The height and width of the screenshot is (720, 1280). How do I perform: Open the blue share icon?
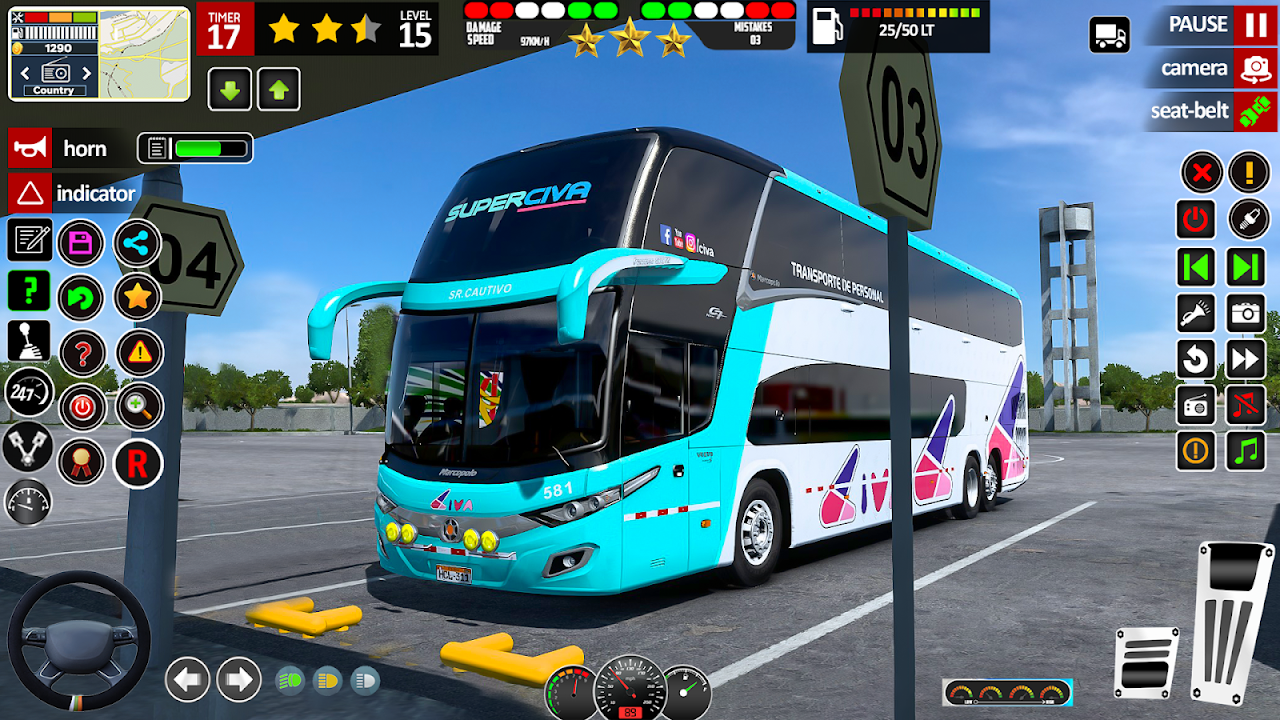point(137,242)
